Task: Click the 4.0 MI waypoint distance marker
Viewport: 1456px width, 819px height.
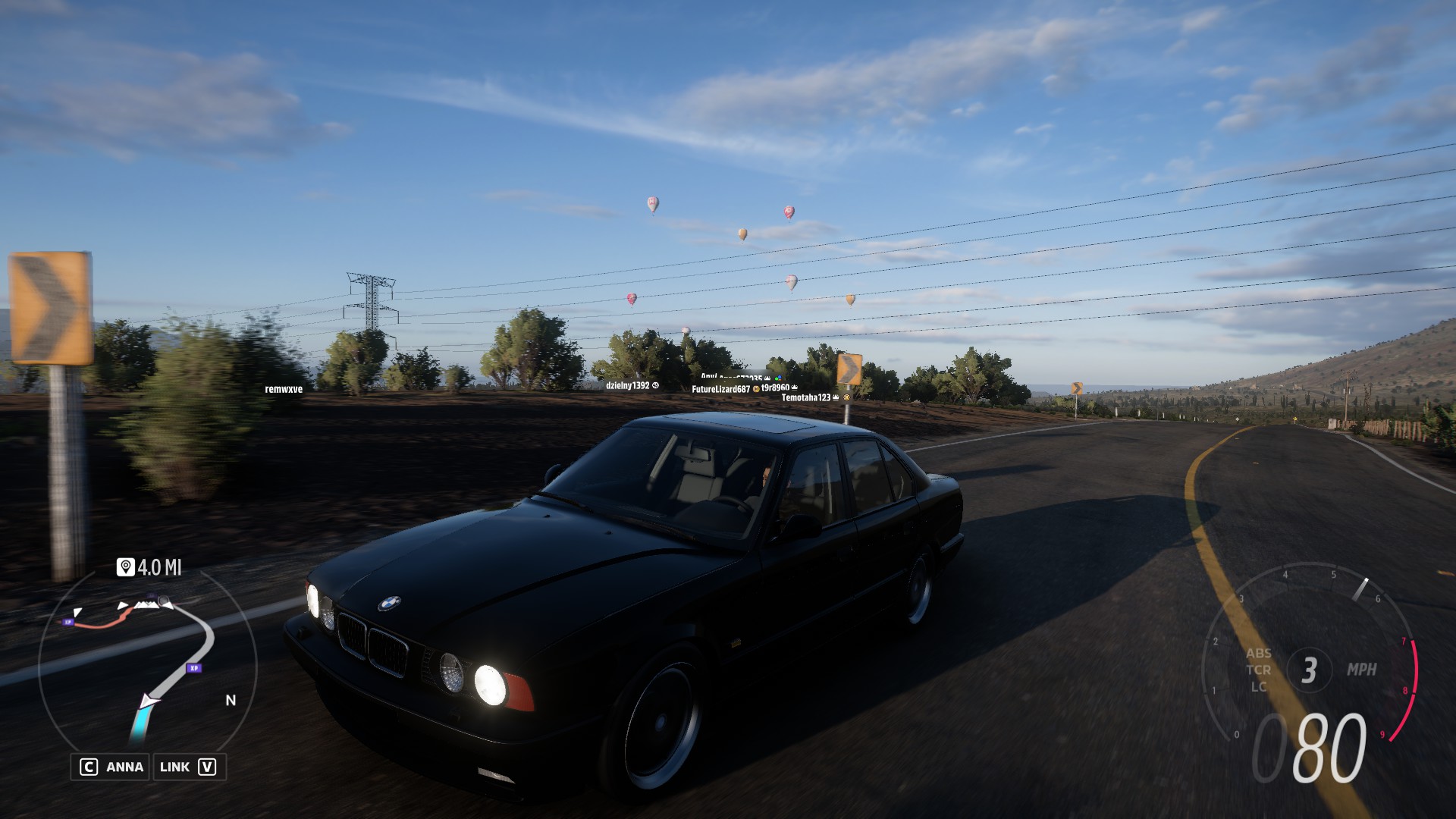Action: click(x=149, y=567)
